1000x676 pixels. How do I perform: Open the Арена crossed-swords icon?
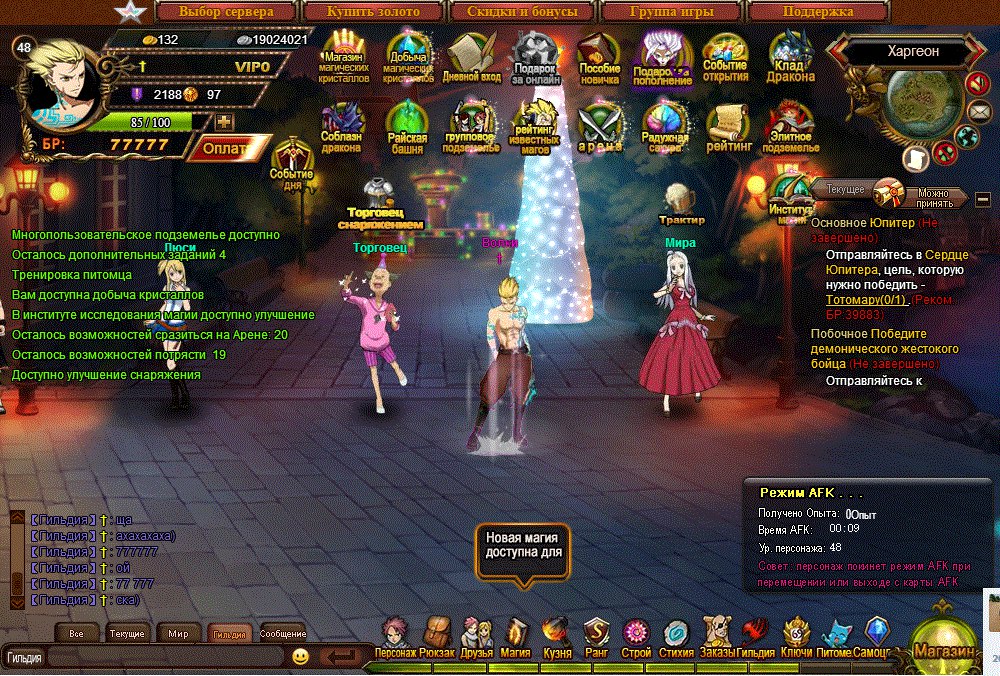[601, 127]
